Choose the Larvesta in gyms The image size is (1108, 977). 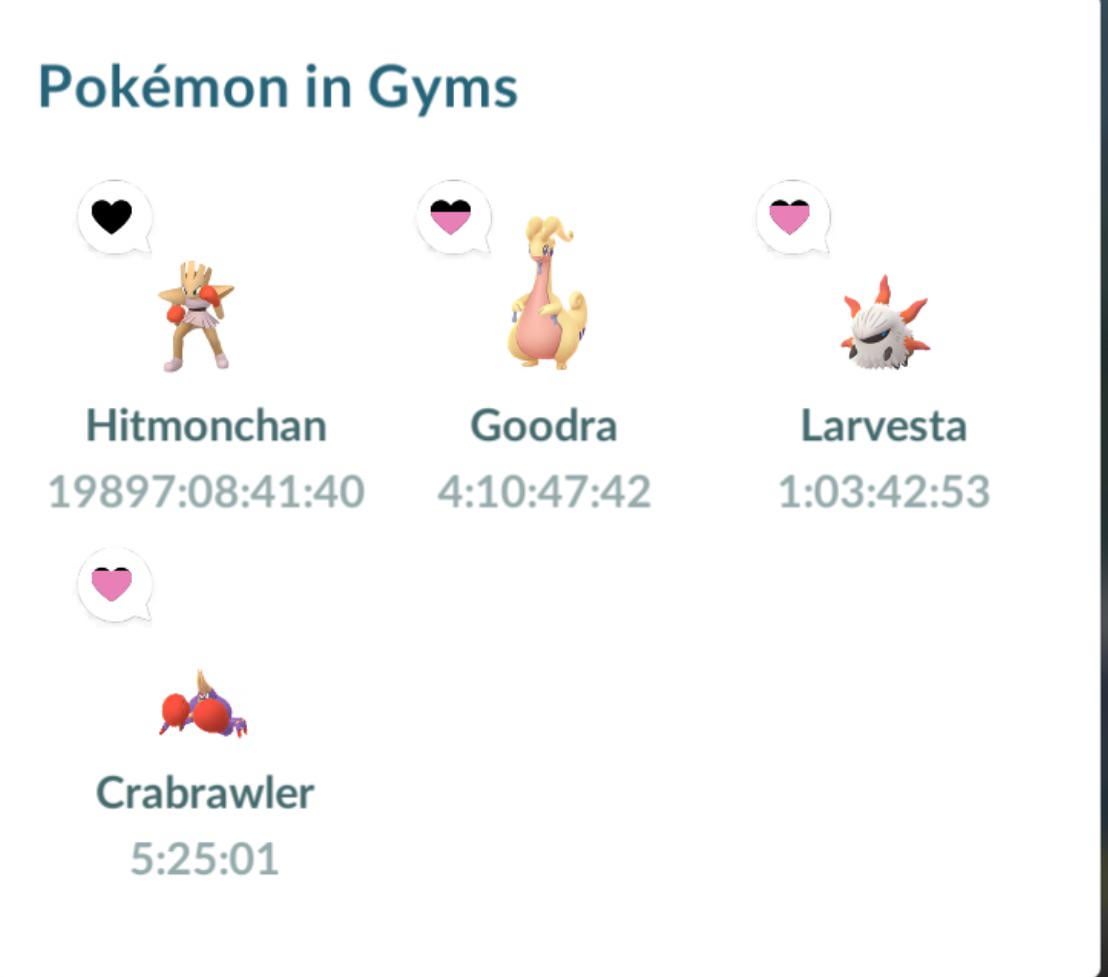click(883, 323)
